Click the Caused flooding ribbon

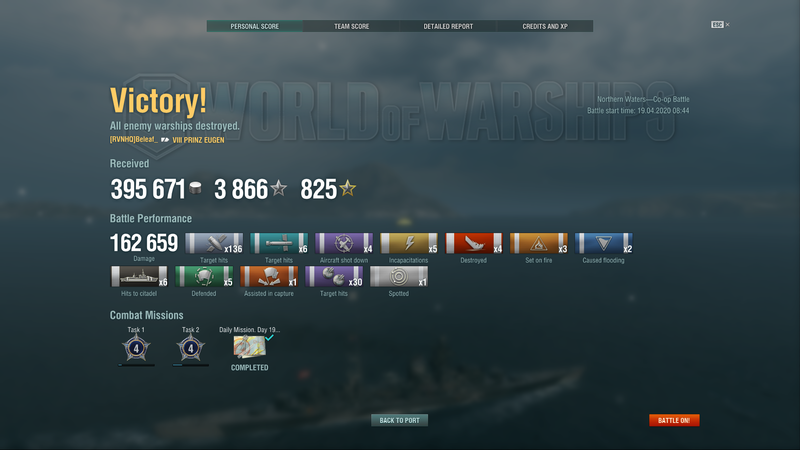point(604,243)
